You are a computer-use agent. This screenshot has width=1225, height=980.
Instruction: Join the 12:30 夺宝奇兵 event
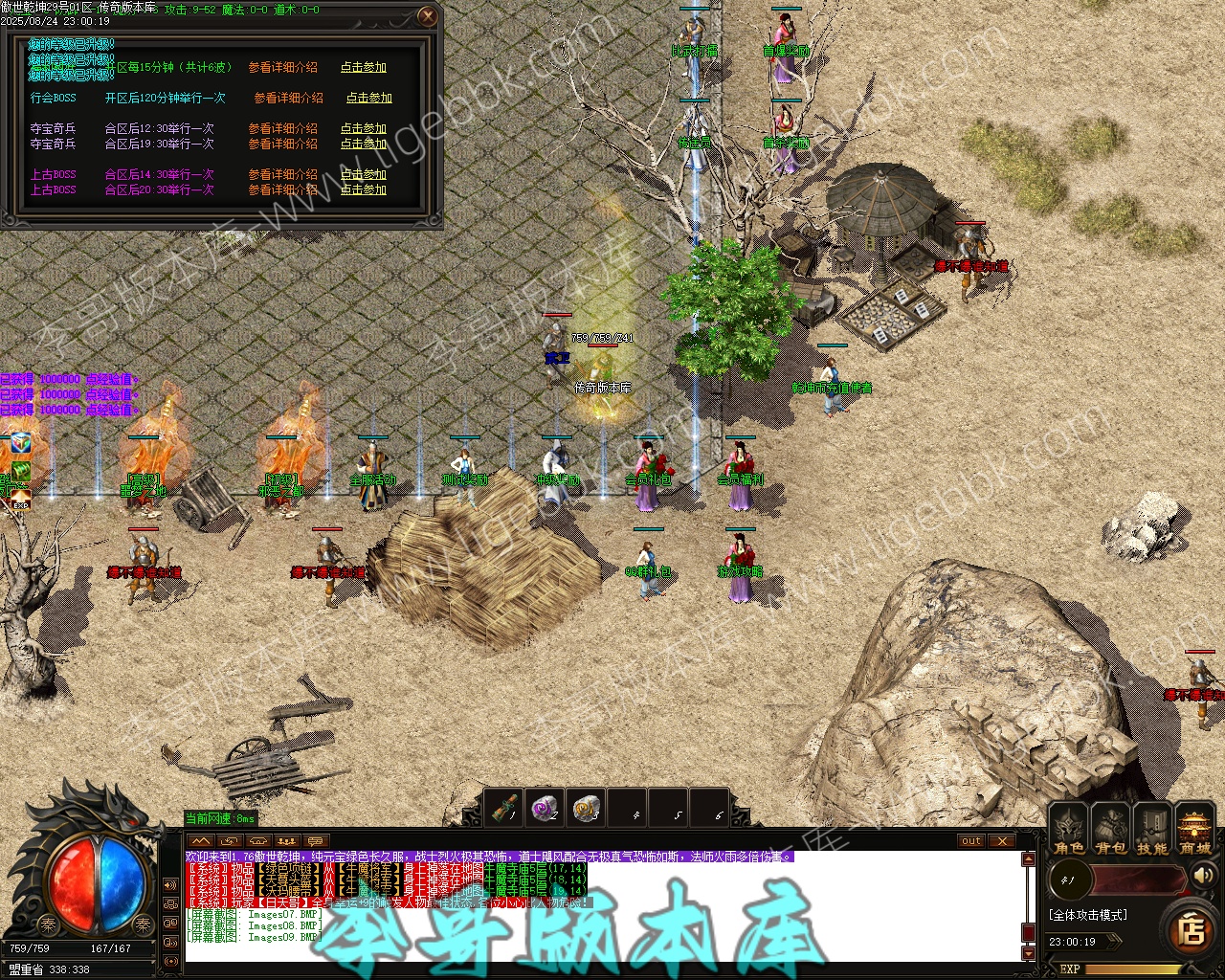pos(364,128)
